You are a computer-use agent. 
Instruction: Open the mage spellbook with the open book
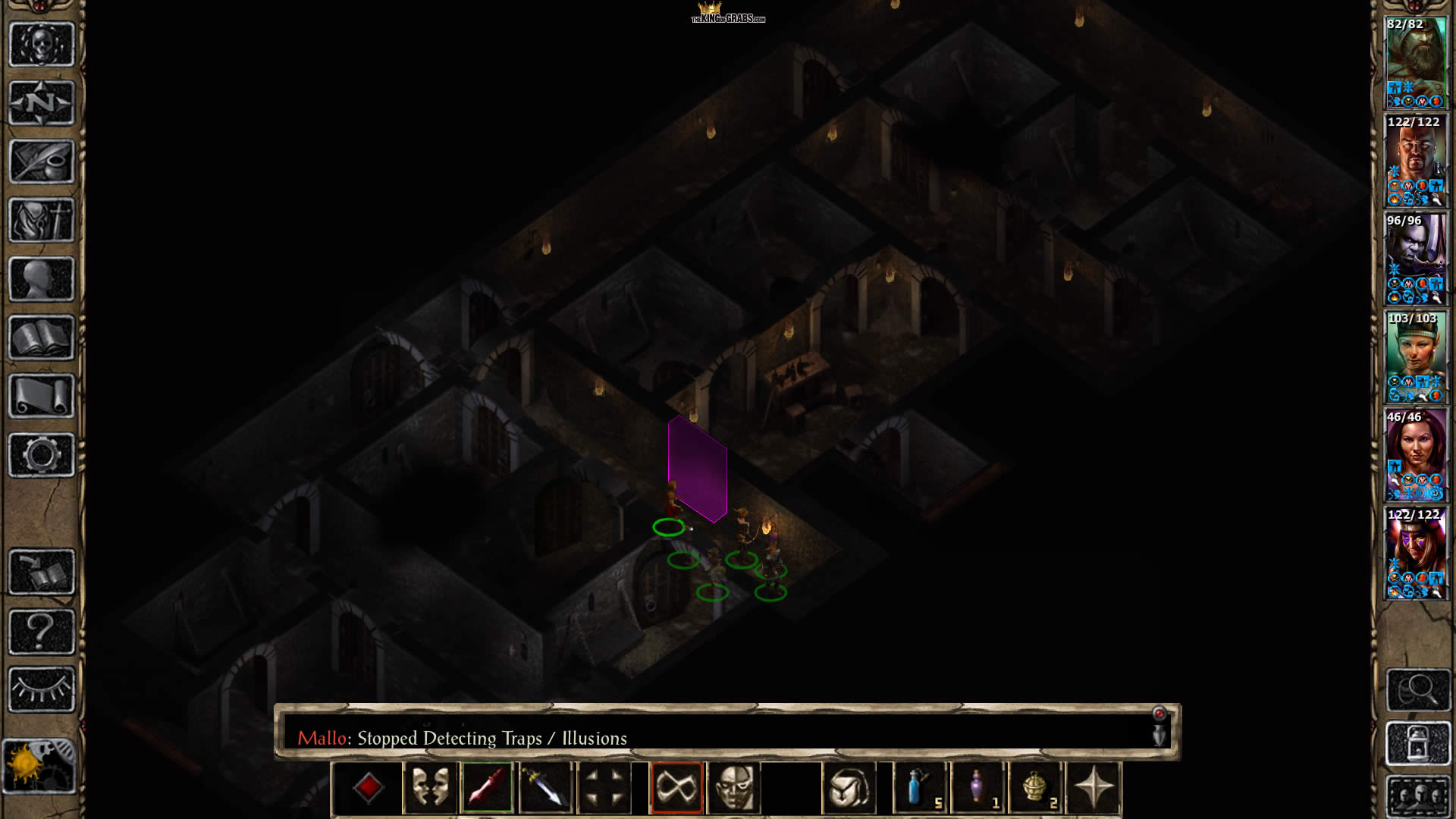coord(42,337)
